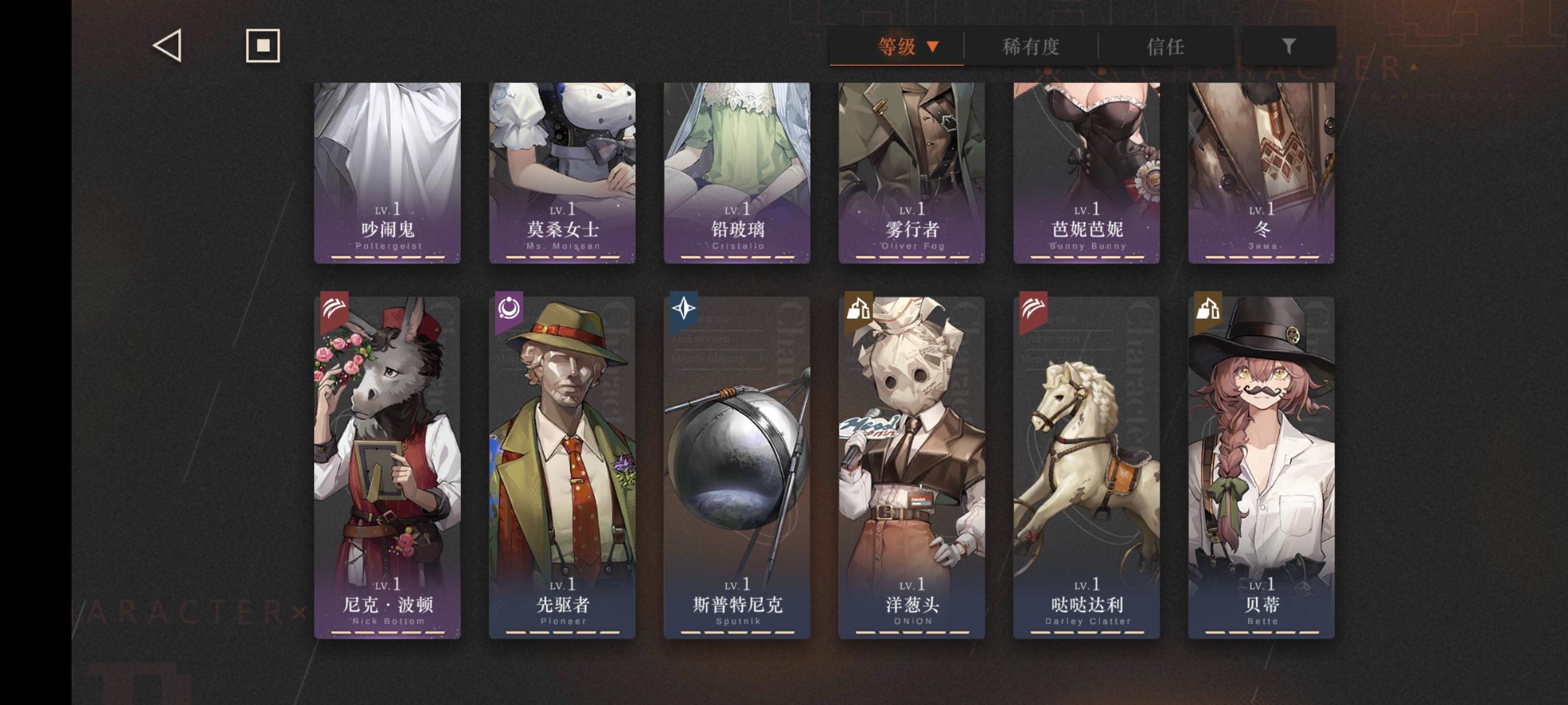This screenshot has width=1568, height=705.
Task: Select the Bunny Bunny character card
Action: [1087, 172]
